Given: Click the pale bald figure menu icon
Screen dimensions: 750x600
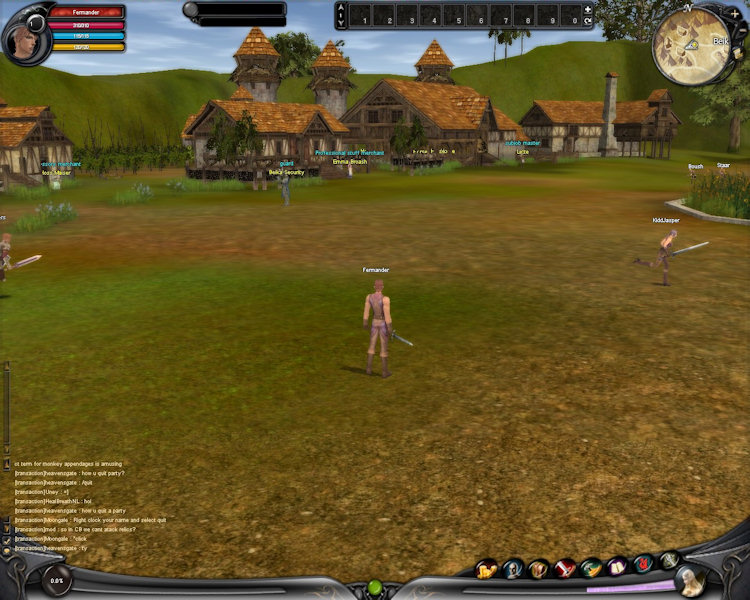Looking at the screenshot, I should click(x=513, y=569).
